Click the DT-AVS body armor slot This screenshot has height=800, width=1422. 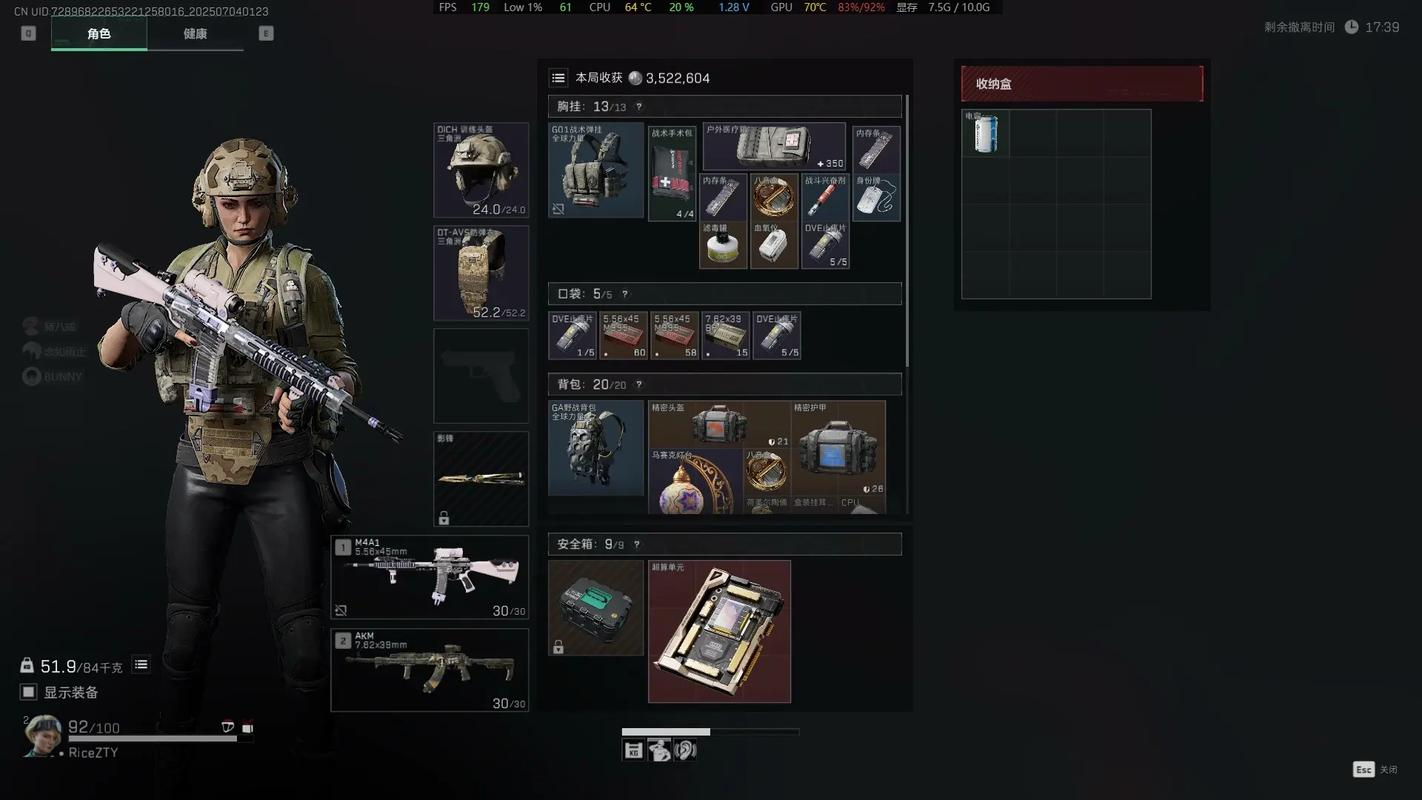coord(481,273)
